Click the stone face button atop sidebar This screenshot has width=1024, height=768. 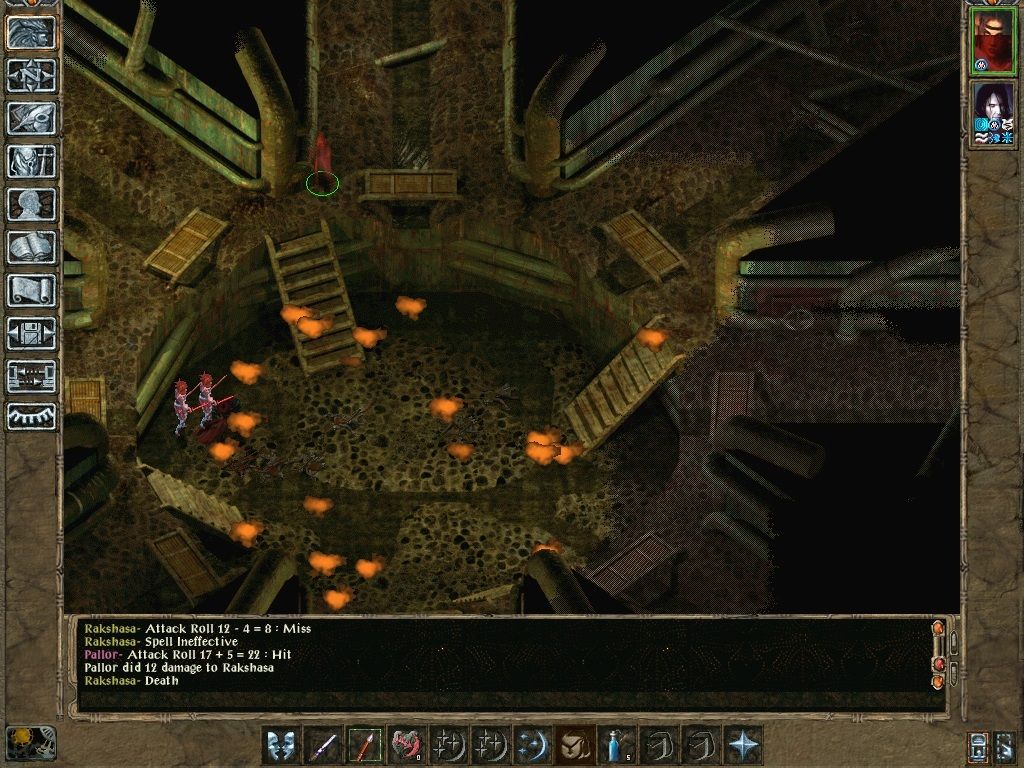[x=31, y=33]
